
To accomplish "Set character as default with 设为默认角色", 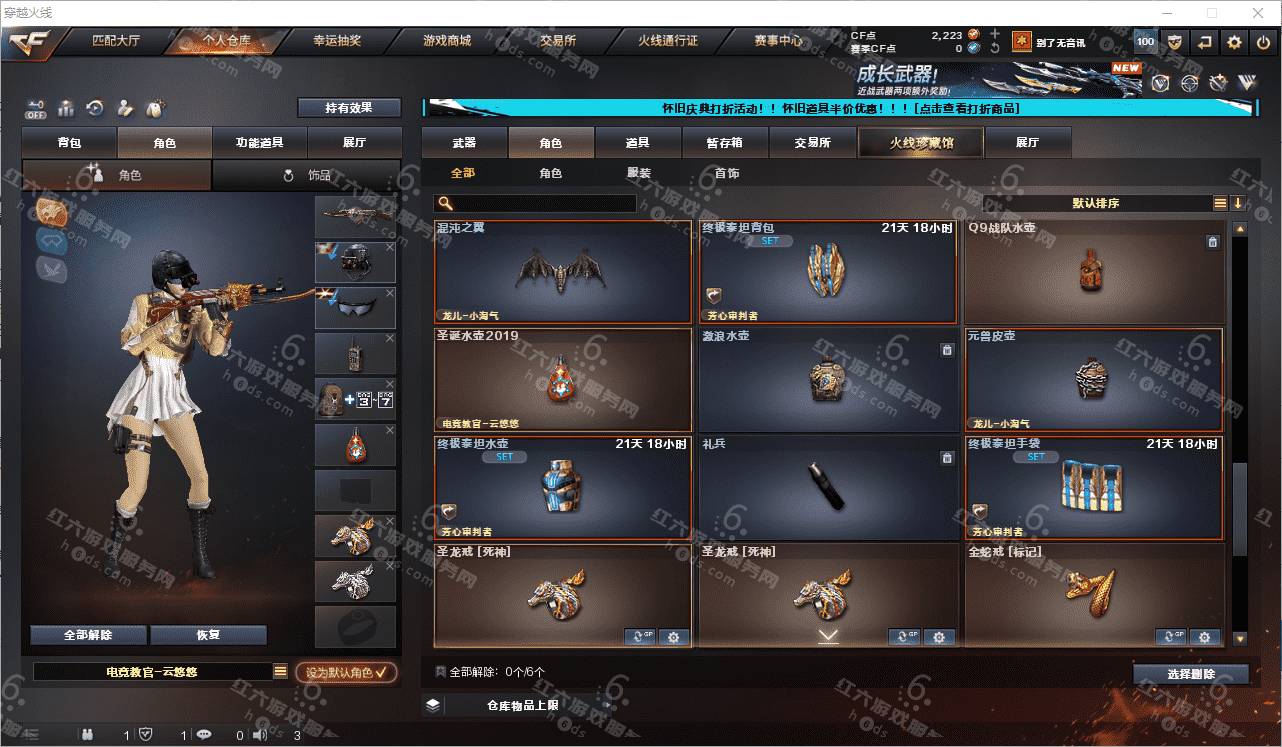I will tap(346, 673).
